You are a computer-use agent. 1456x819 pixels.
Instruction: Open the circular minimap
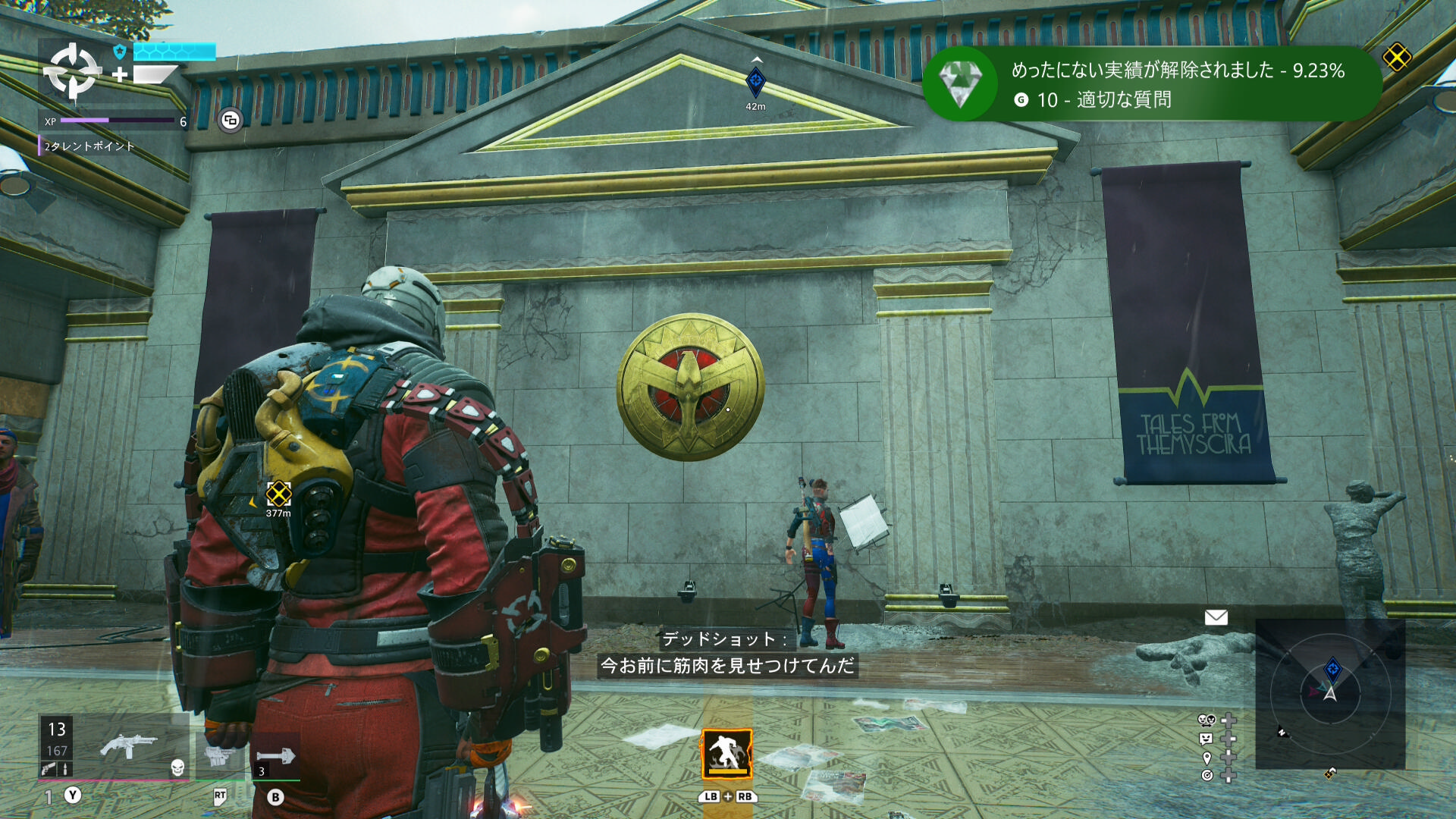click(1330, 693)
